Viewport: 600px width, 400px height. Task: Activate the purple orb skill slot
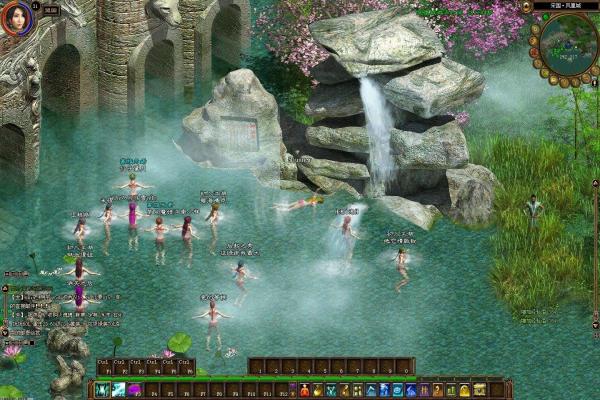[134, 390]
